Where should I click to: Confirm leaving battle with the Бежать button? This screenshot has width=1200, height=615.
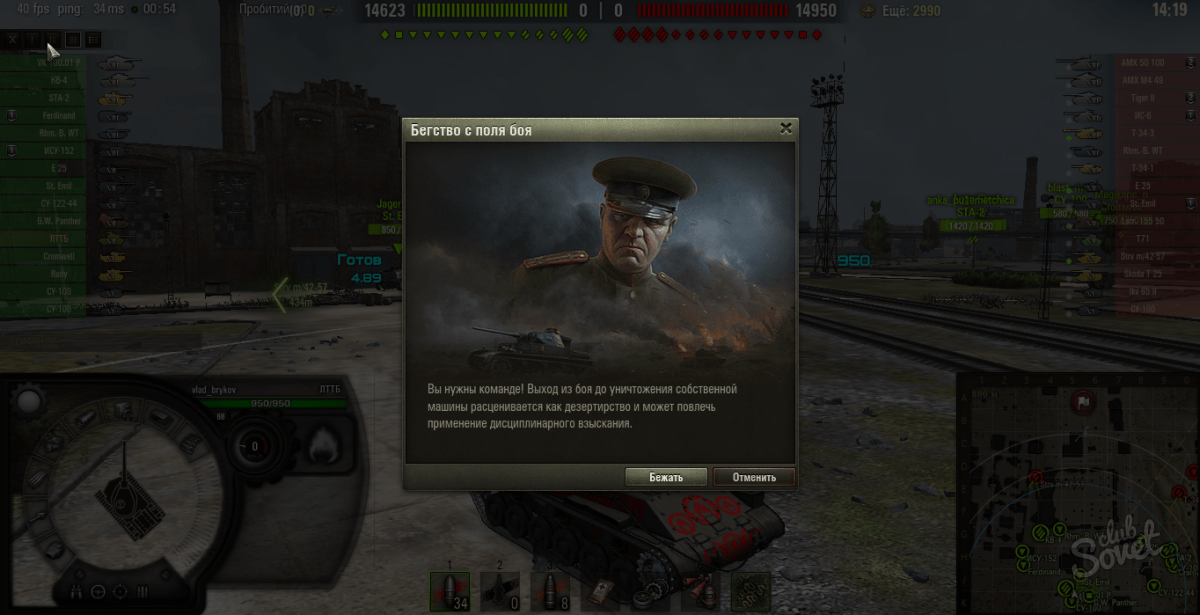click(665, 477)
